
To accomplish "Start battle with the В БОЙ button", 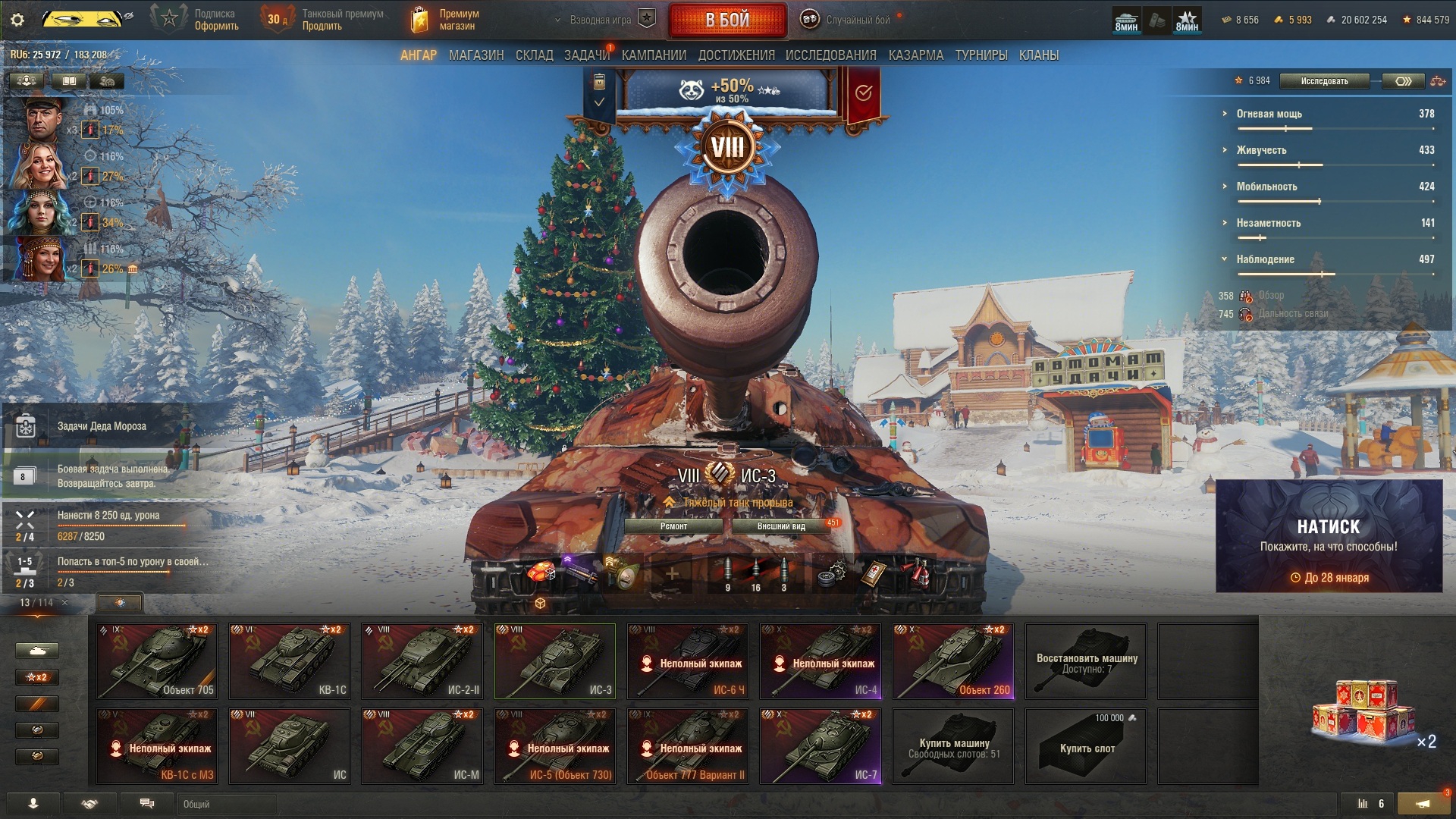I will click(727, 20).
